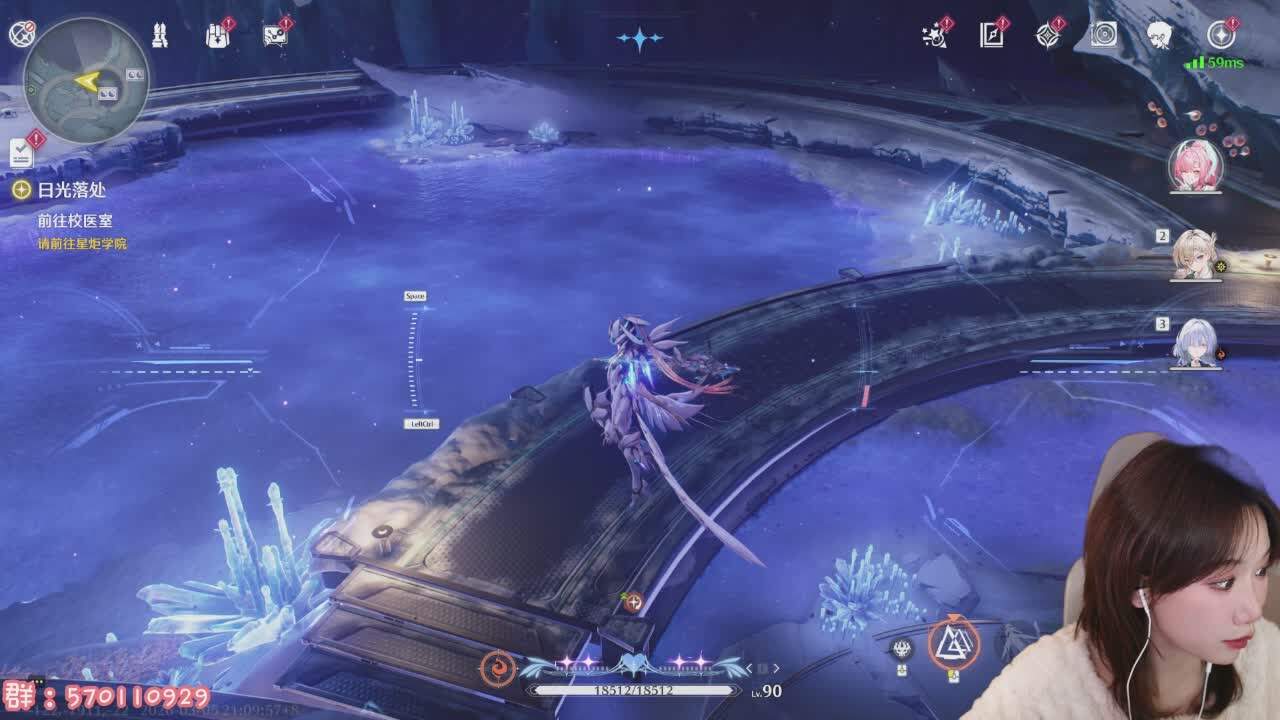Open the two-figures icon in the top bar
The height and width of the screenshot is (720, 1280).
[160, 35]
